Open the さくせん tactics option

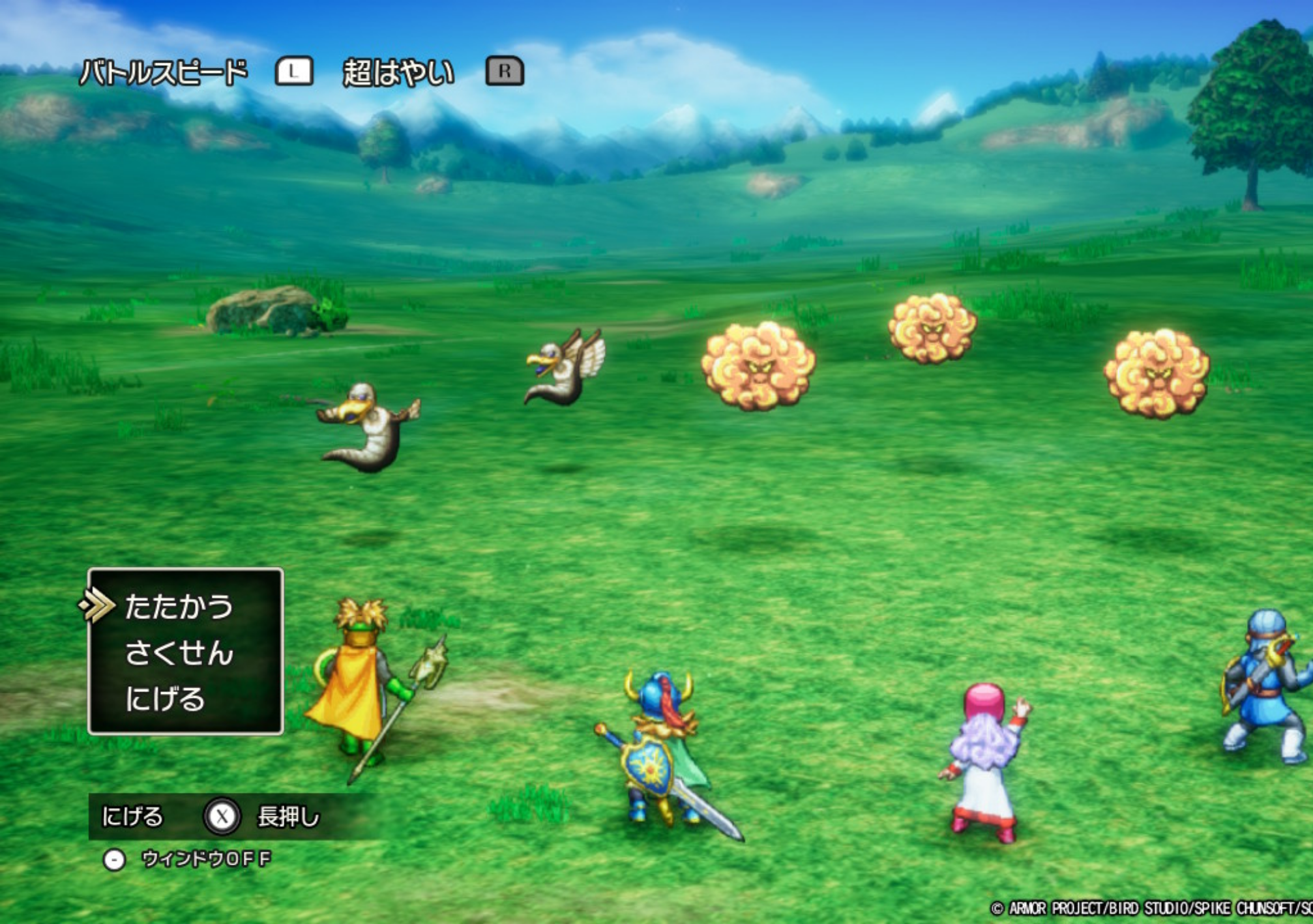(x=179, y=652)
